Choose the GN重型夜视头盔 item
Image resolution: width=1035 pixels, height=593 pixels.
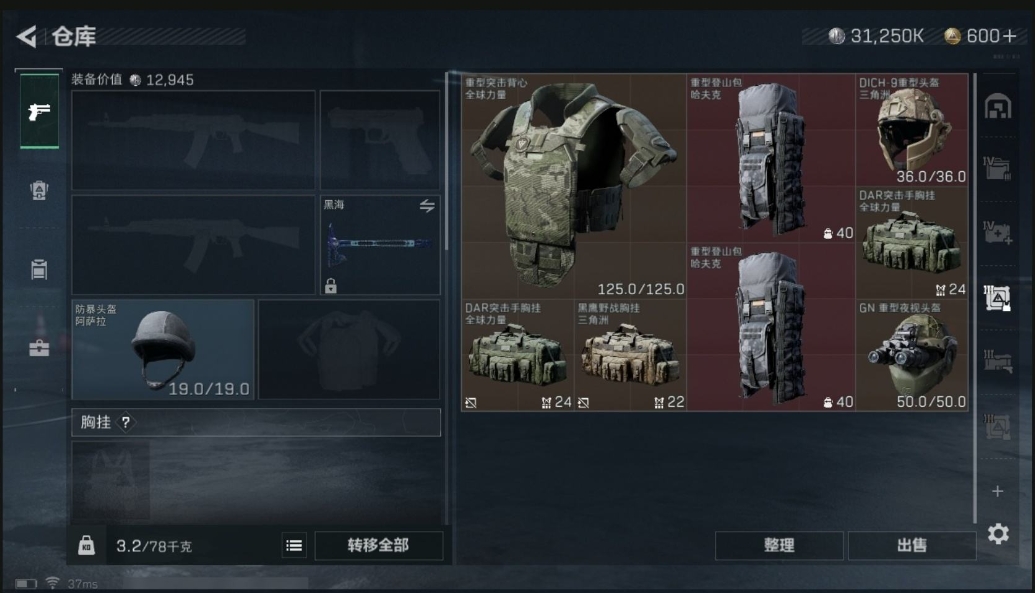point(912,356)
